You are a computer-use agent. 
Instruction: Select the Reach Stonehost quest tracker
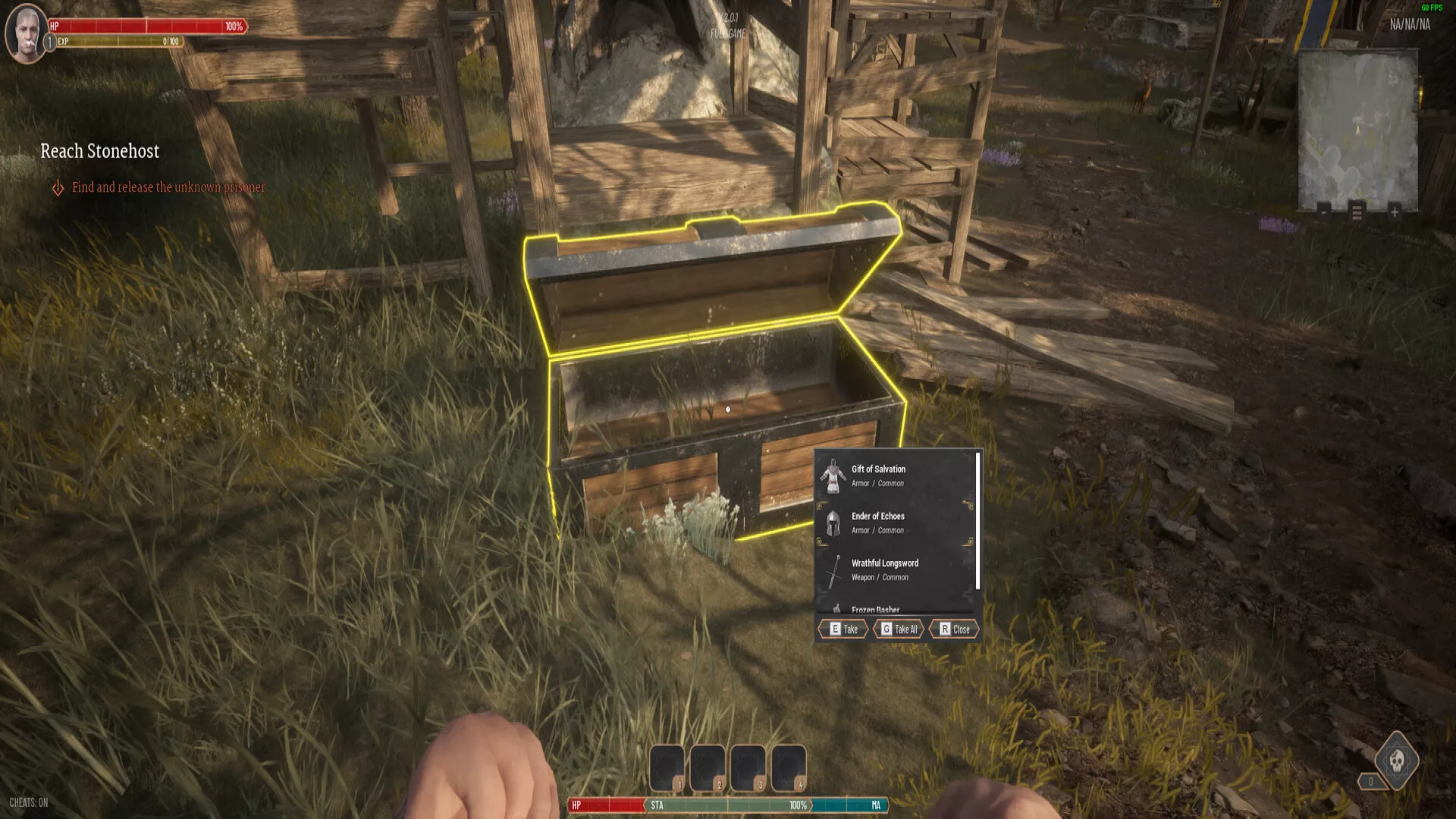tap(99, 151)
